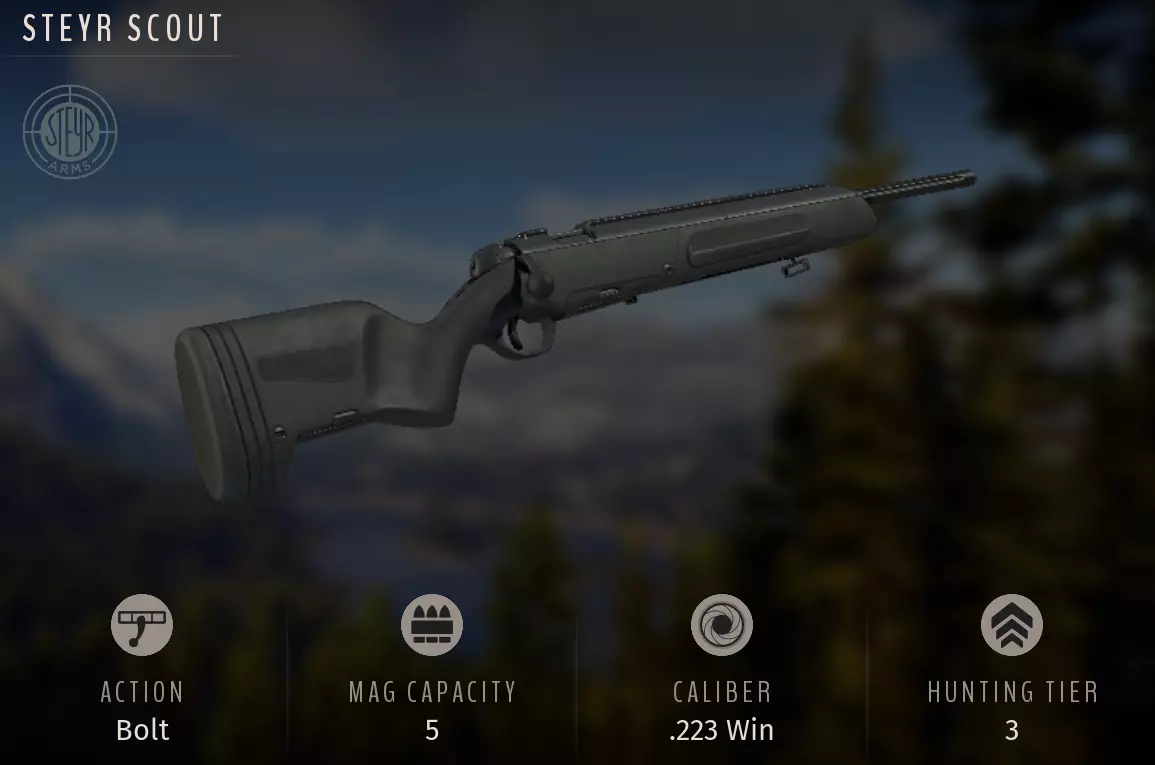
Task: Select the Mag Capacity bullets icon
Action: tap(432, 625)
